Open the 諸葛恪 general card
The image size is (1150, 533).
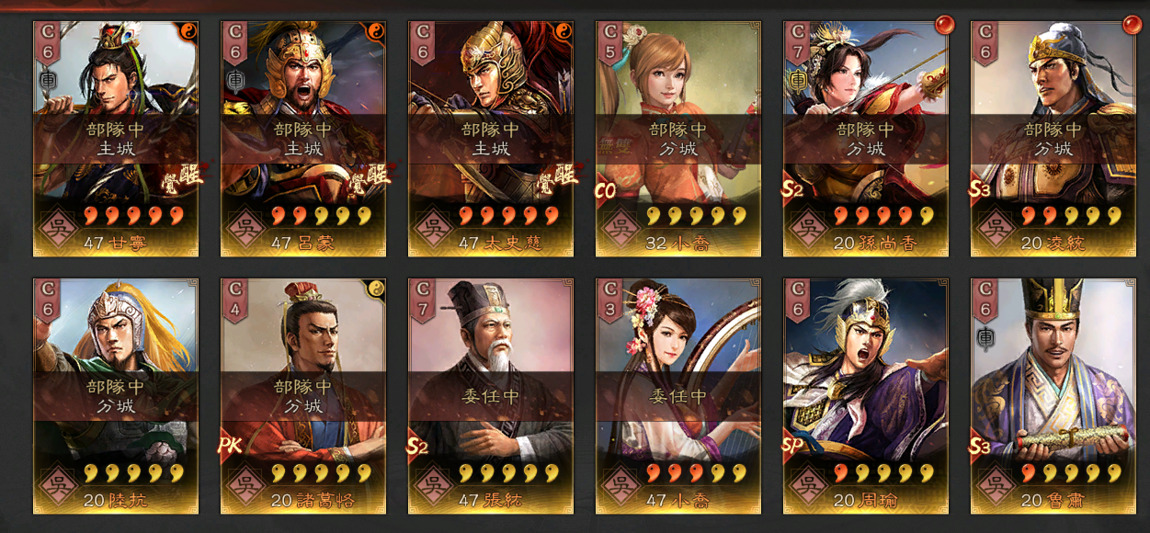(x=303, y=396)
